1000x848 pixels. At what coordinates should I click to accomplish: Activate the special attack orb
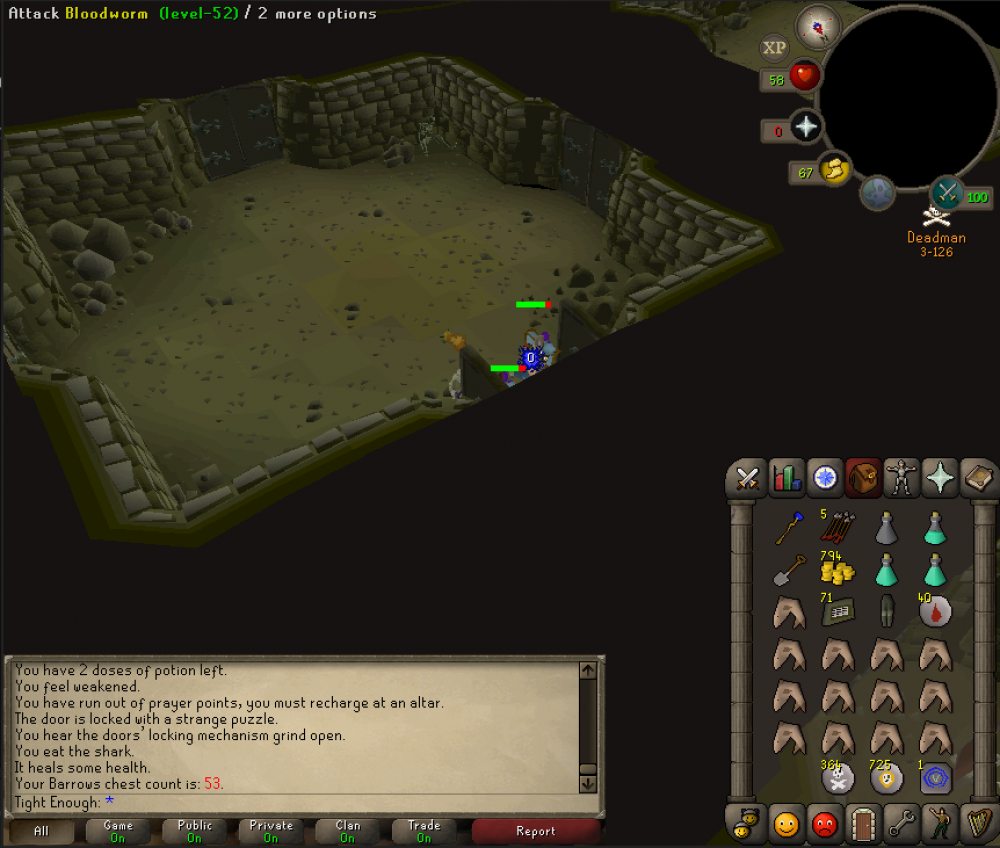point(946,194)
